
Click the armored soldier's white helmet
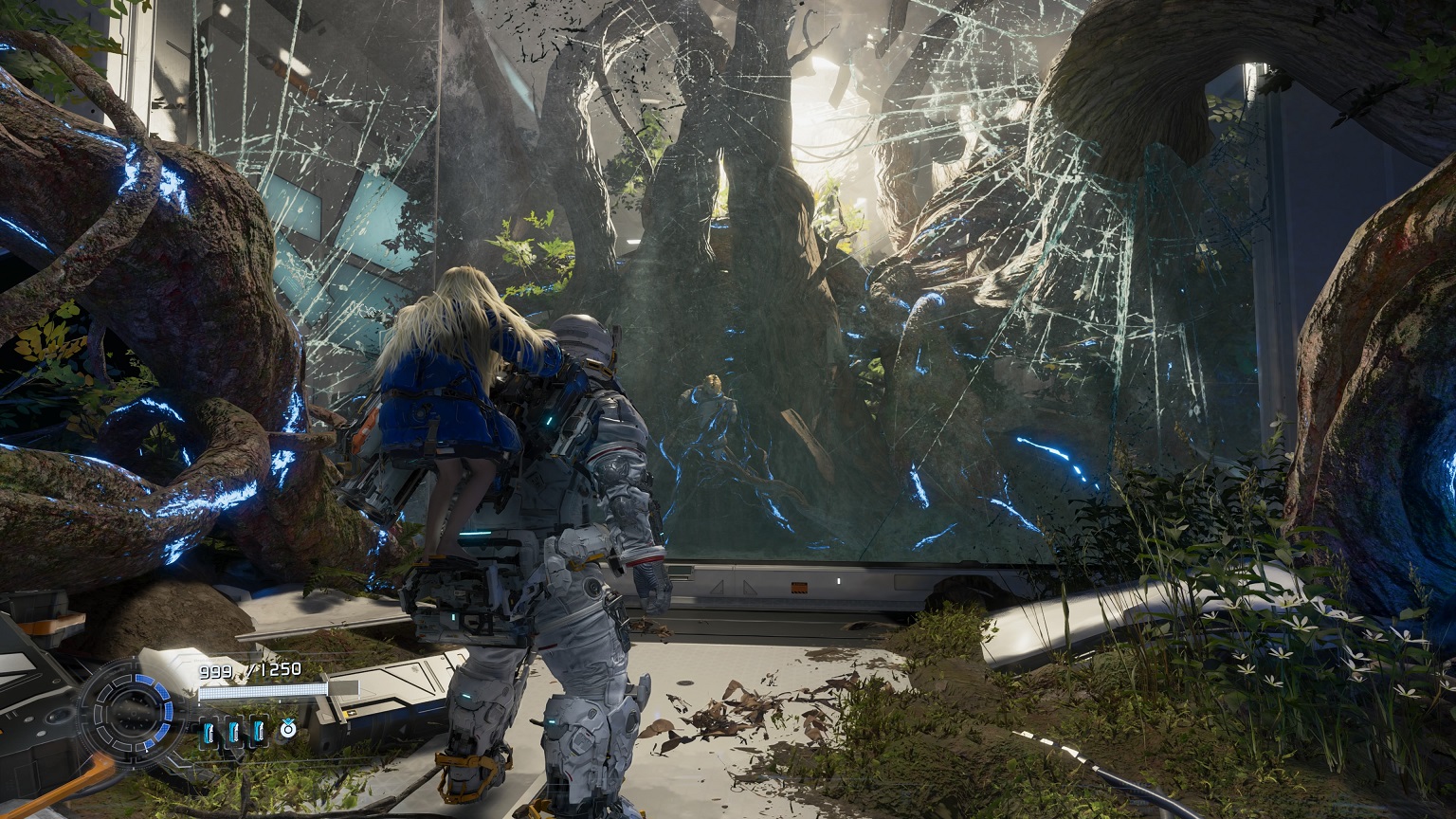pos(579,337)
